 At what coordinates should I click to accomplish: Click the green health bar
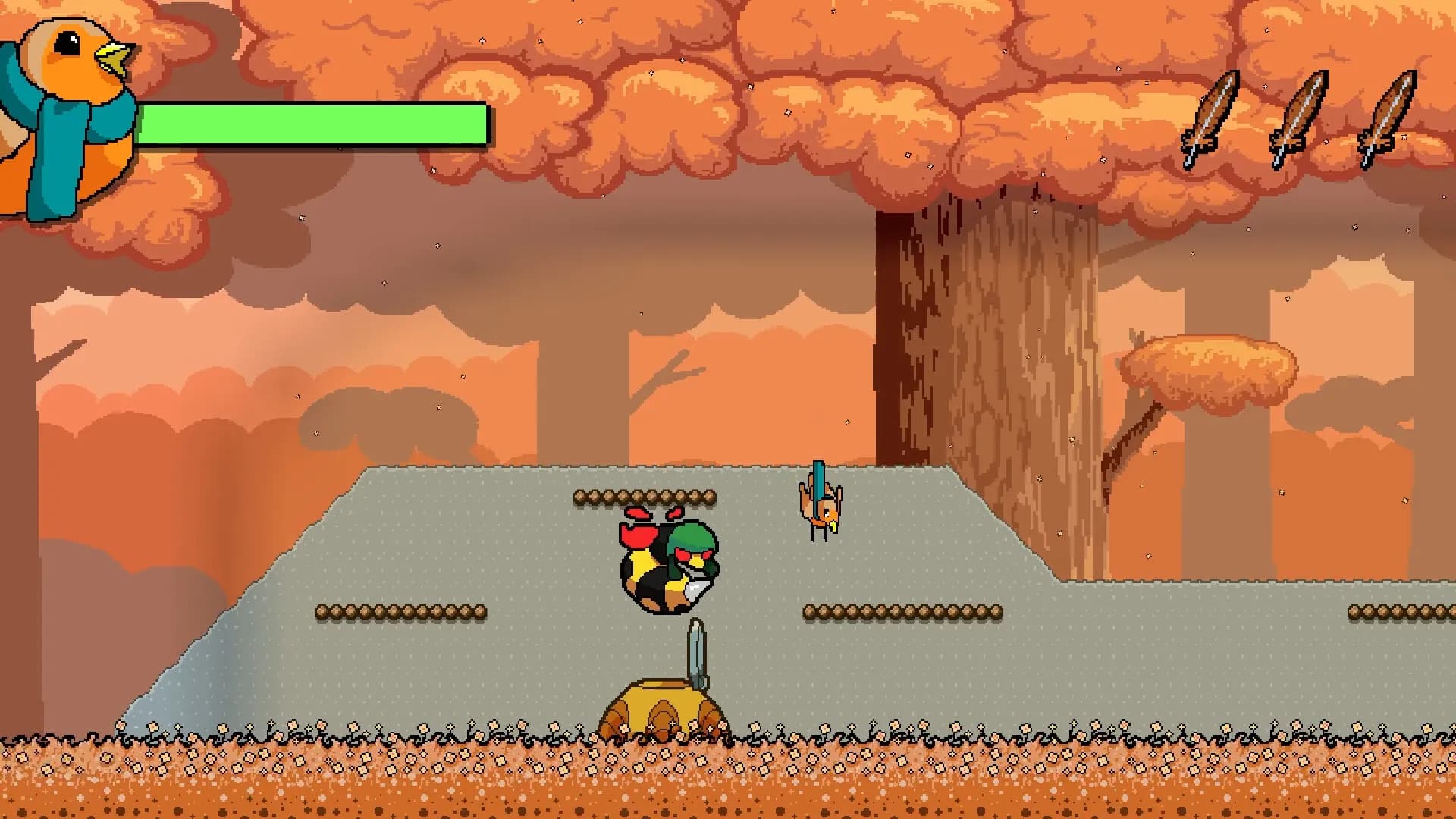click(x=318, y=125)
